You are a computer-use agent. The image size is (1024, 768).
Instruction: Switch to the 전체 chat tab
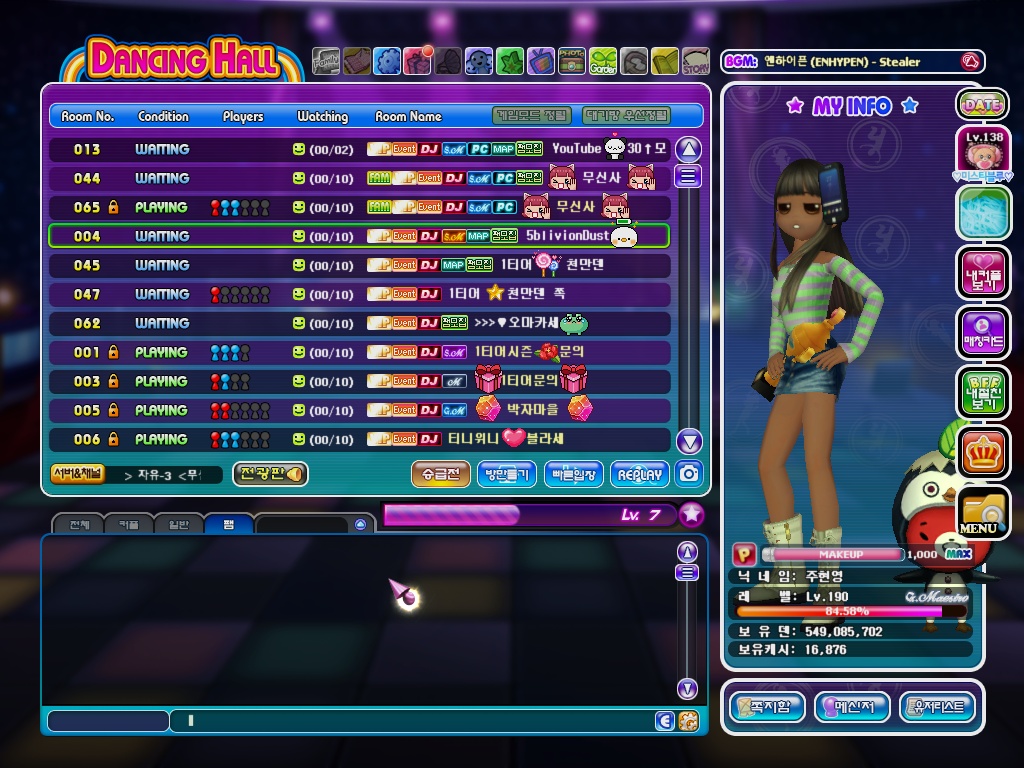coord(79,524)
